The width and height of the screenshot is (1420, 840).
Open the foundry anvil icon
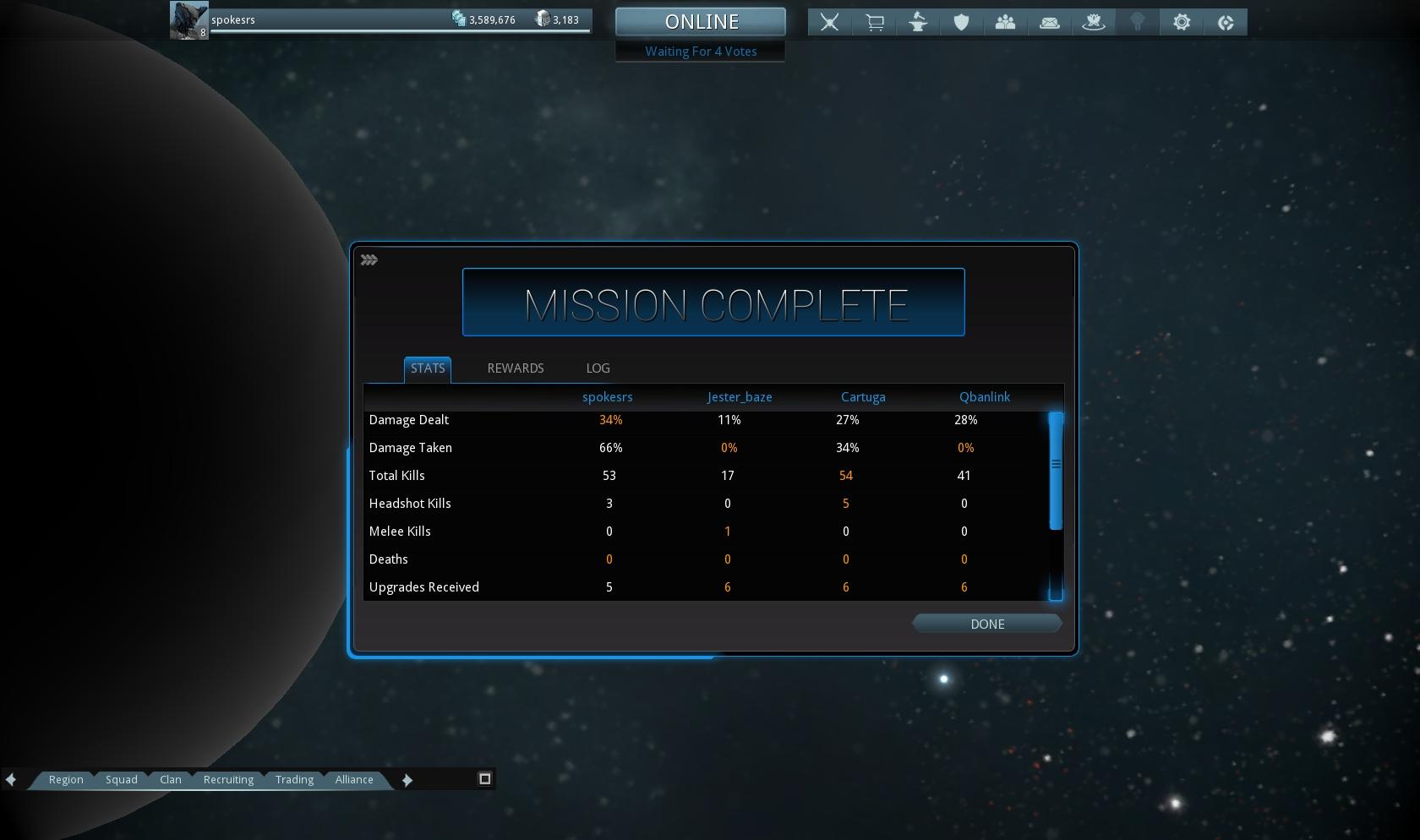tap(918, 23)
